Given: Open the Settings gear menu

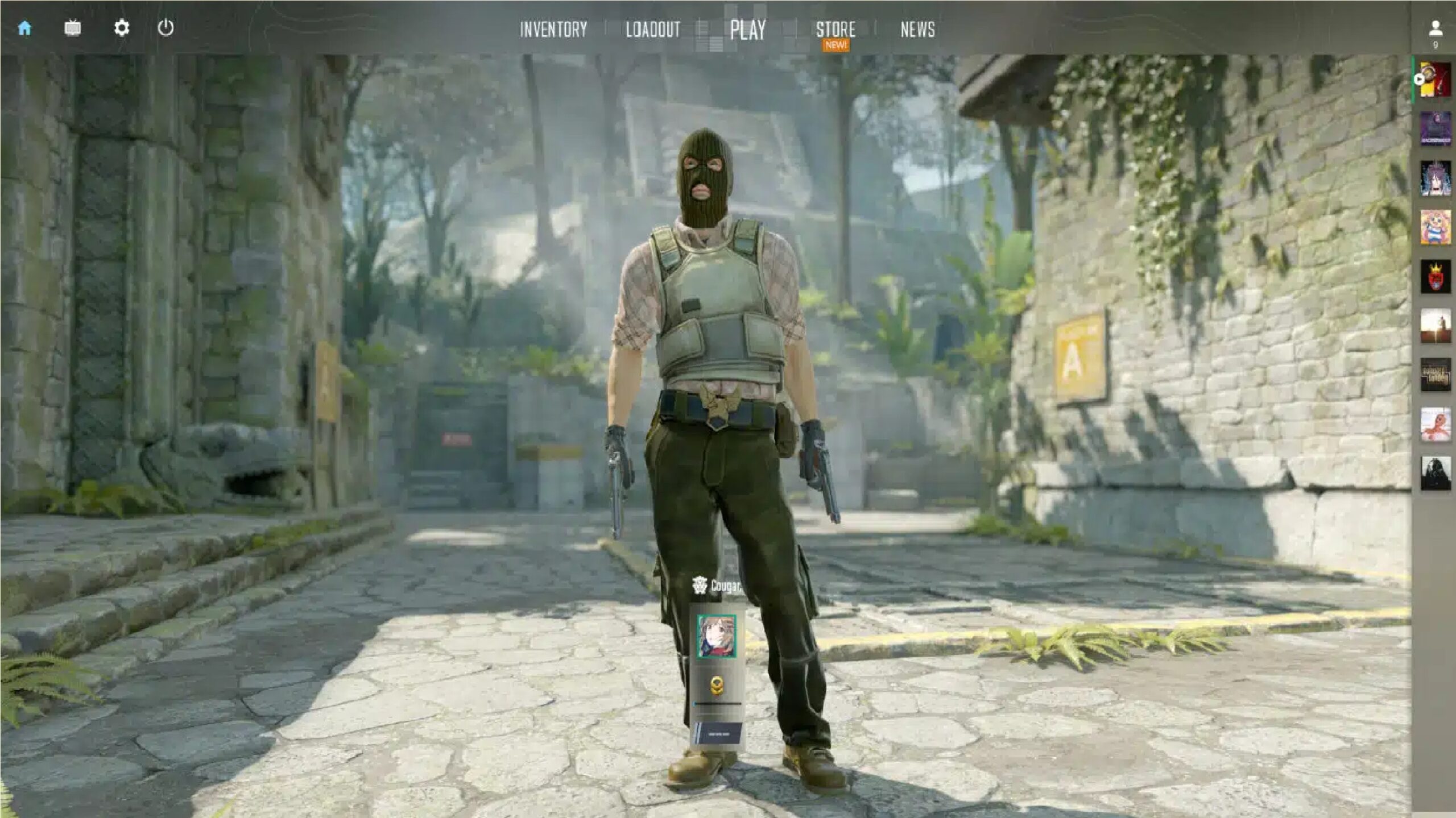Looking at the screenshot, I should pyautogui.click(x=121, y=28).
